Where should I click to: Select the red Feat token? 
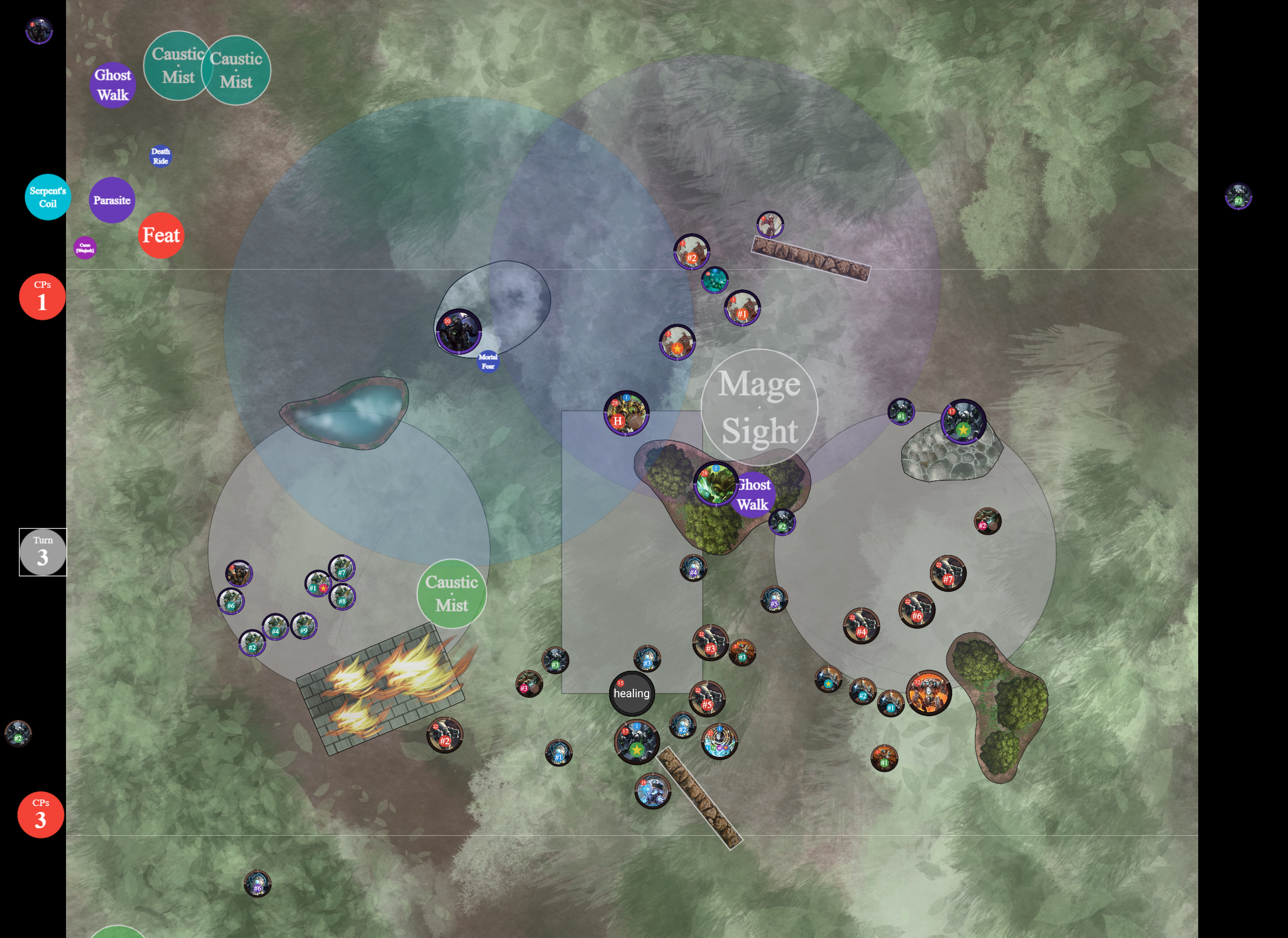(161, 235)
